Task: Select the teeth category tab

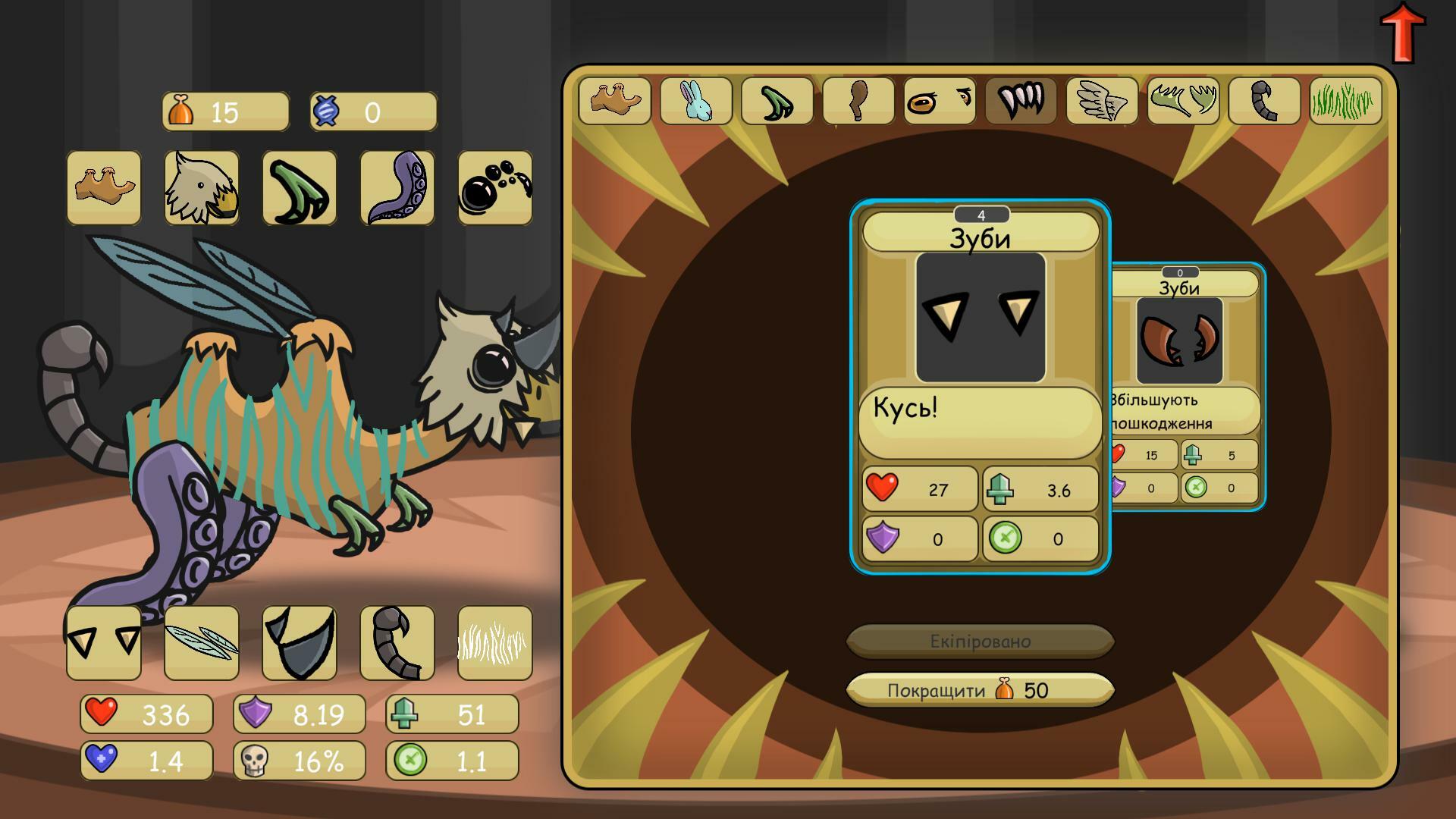Action: click(1021, 101)
